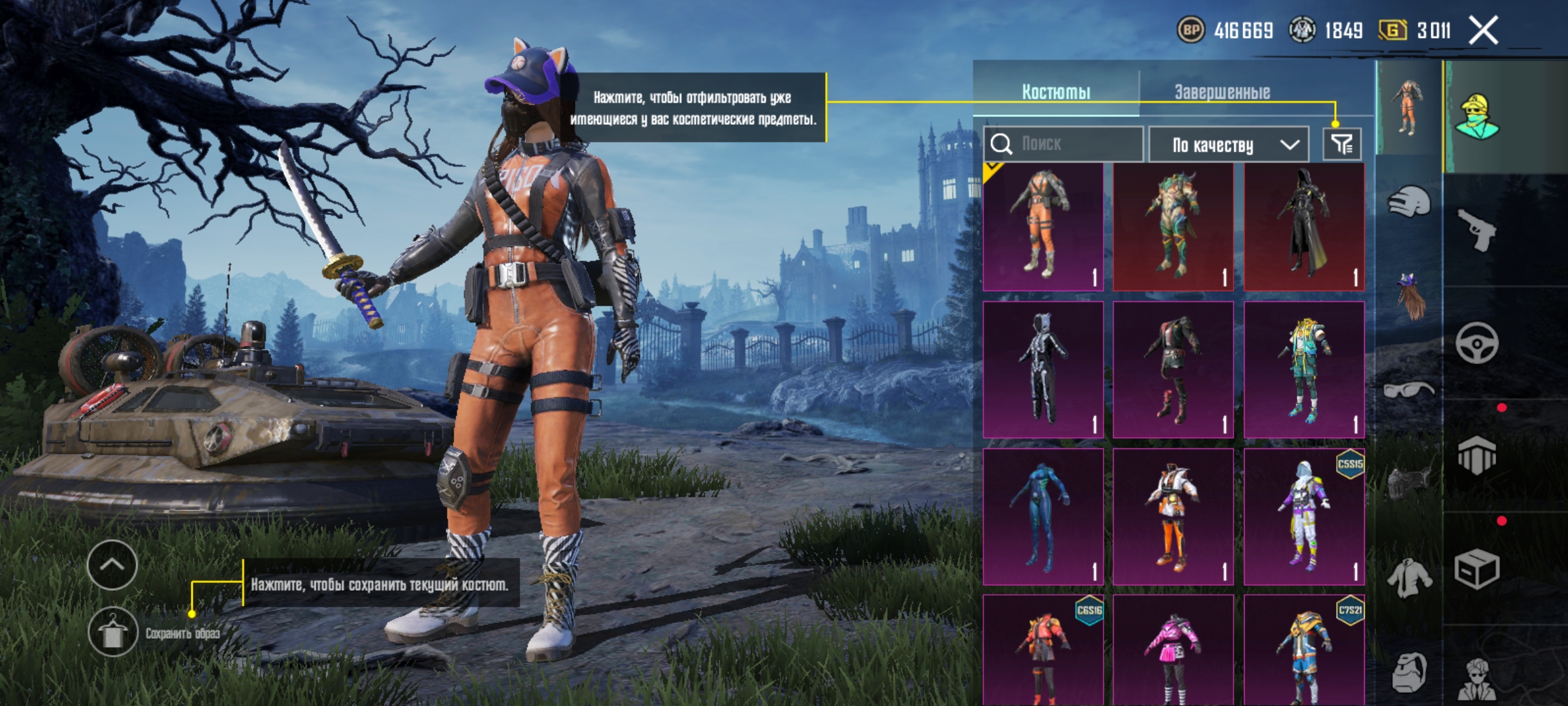Save the look with Сохранить образ
Screen dimensions: 1568x706
pos(112,633)
